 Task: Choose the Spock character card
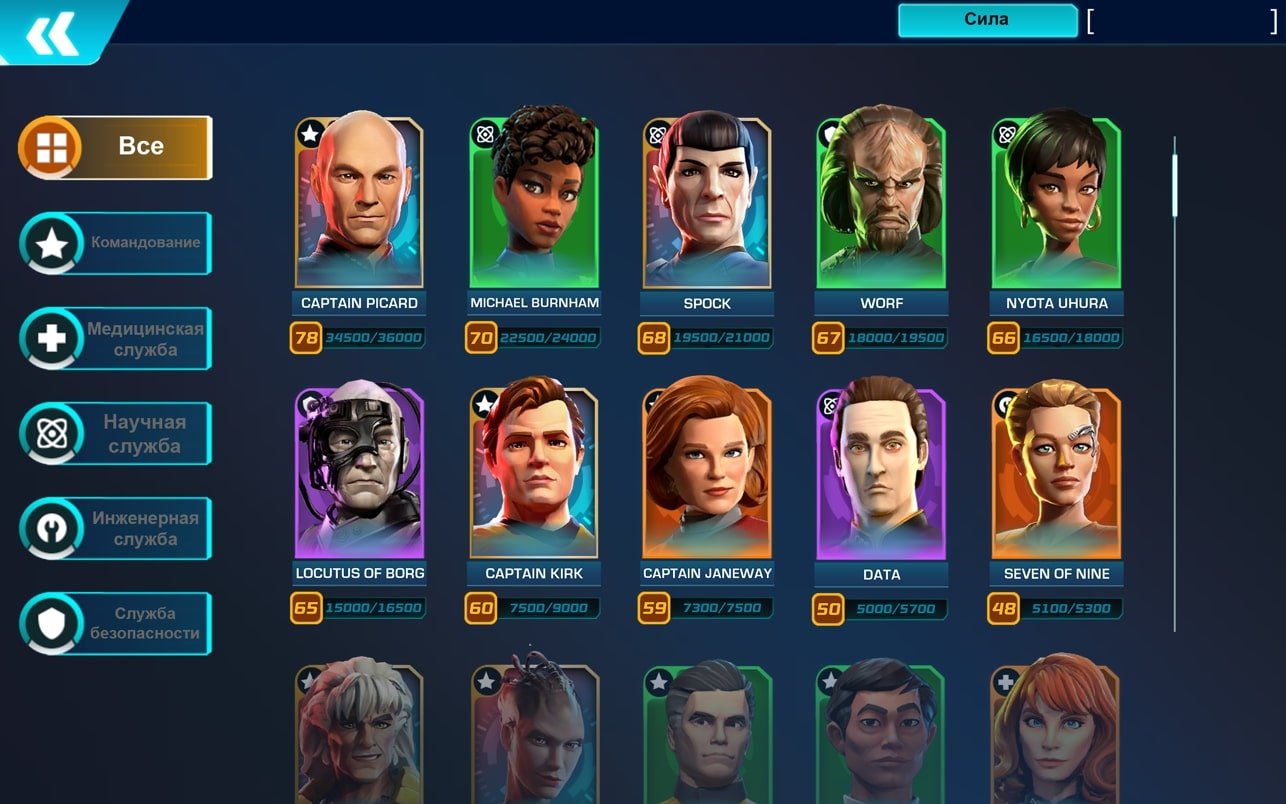click(x=707, y=203)
